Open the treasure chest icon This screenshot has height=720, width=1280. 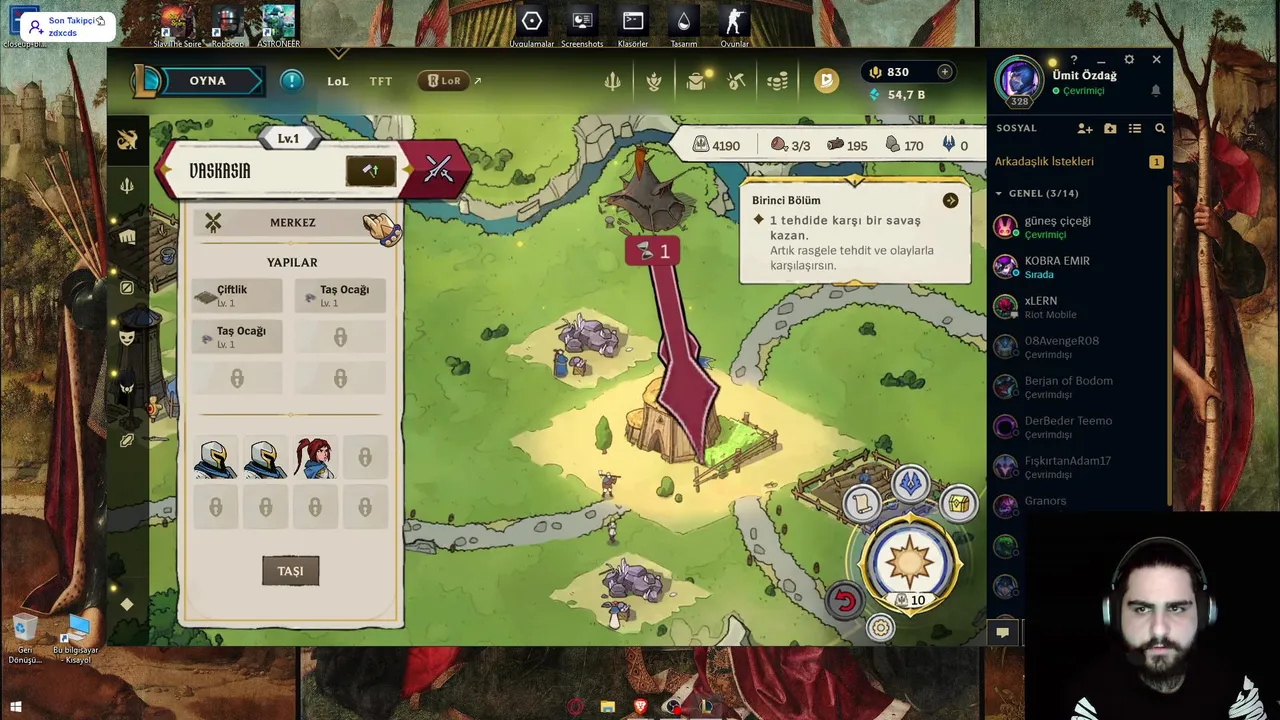[959, 502]
